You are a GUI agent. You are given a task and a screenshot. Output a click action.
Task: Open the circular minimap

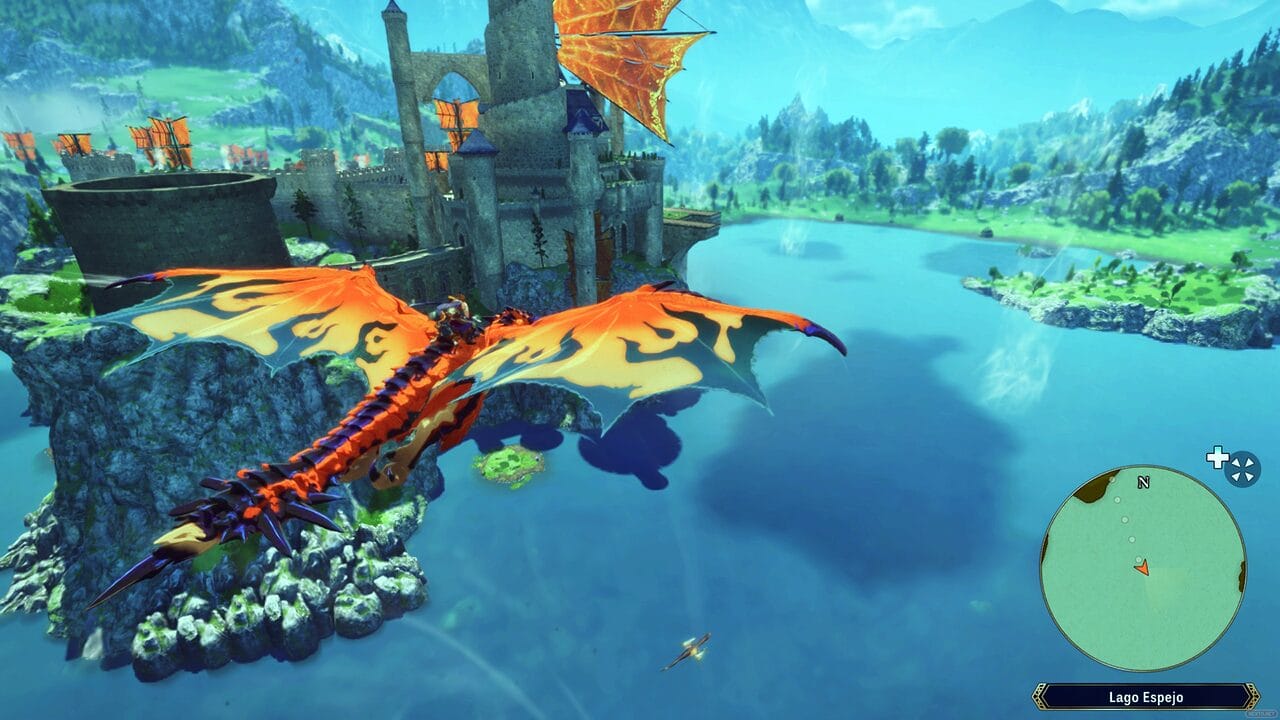pos(1143,568)
